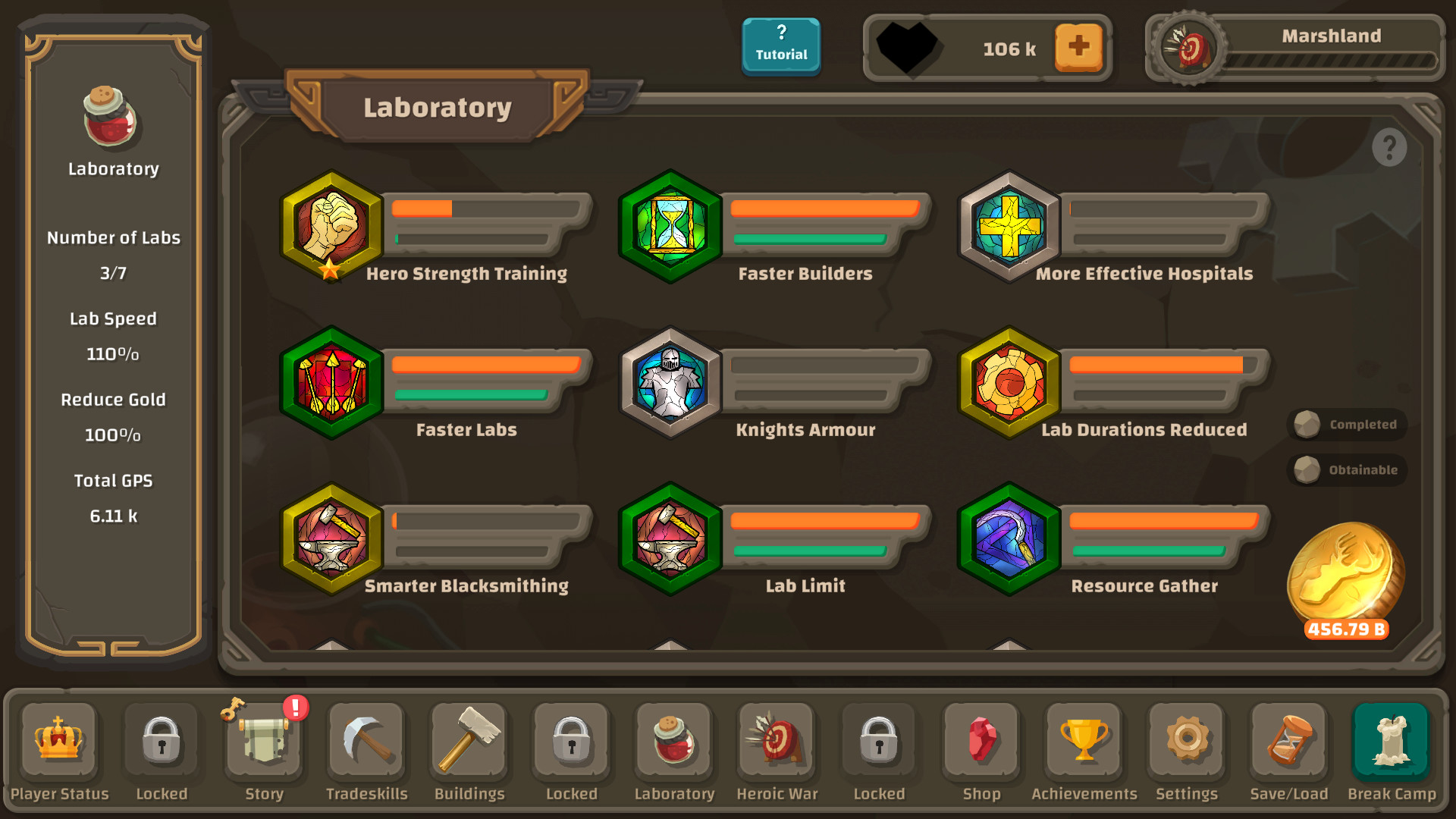Image resolution: width=1456 pixels, height=819 pixels.
Task: Click the plus button next to the hearts counter
Action: (1078, 47)
